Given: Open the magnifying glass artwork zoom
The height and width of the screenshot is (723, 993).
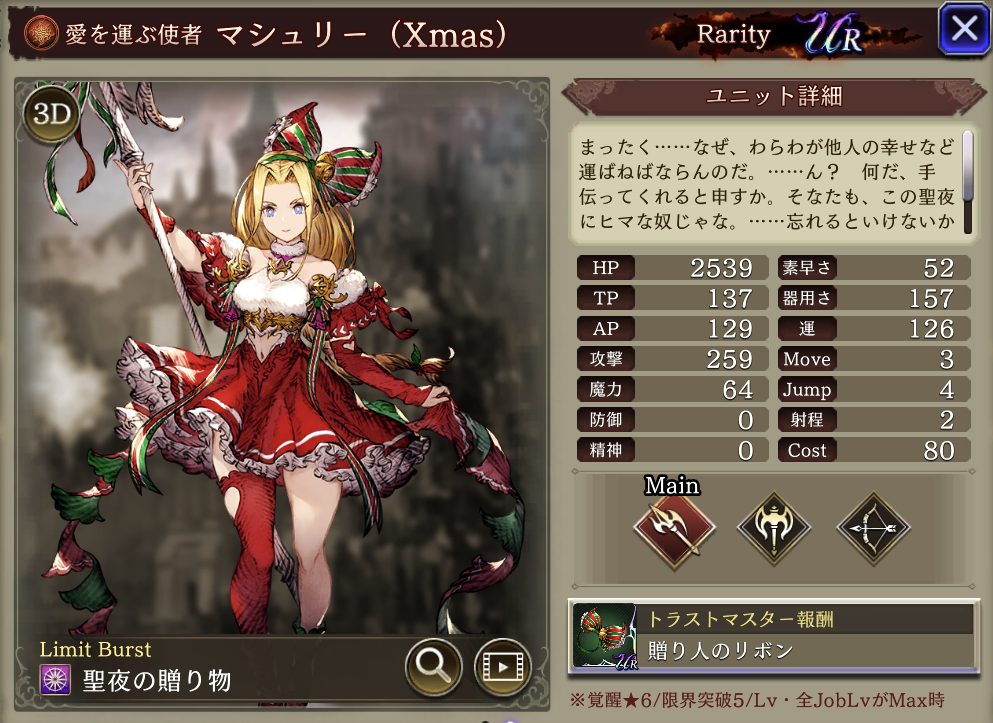Looking at the screenshot, I should pyautogui.click(x=433, y=665).
